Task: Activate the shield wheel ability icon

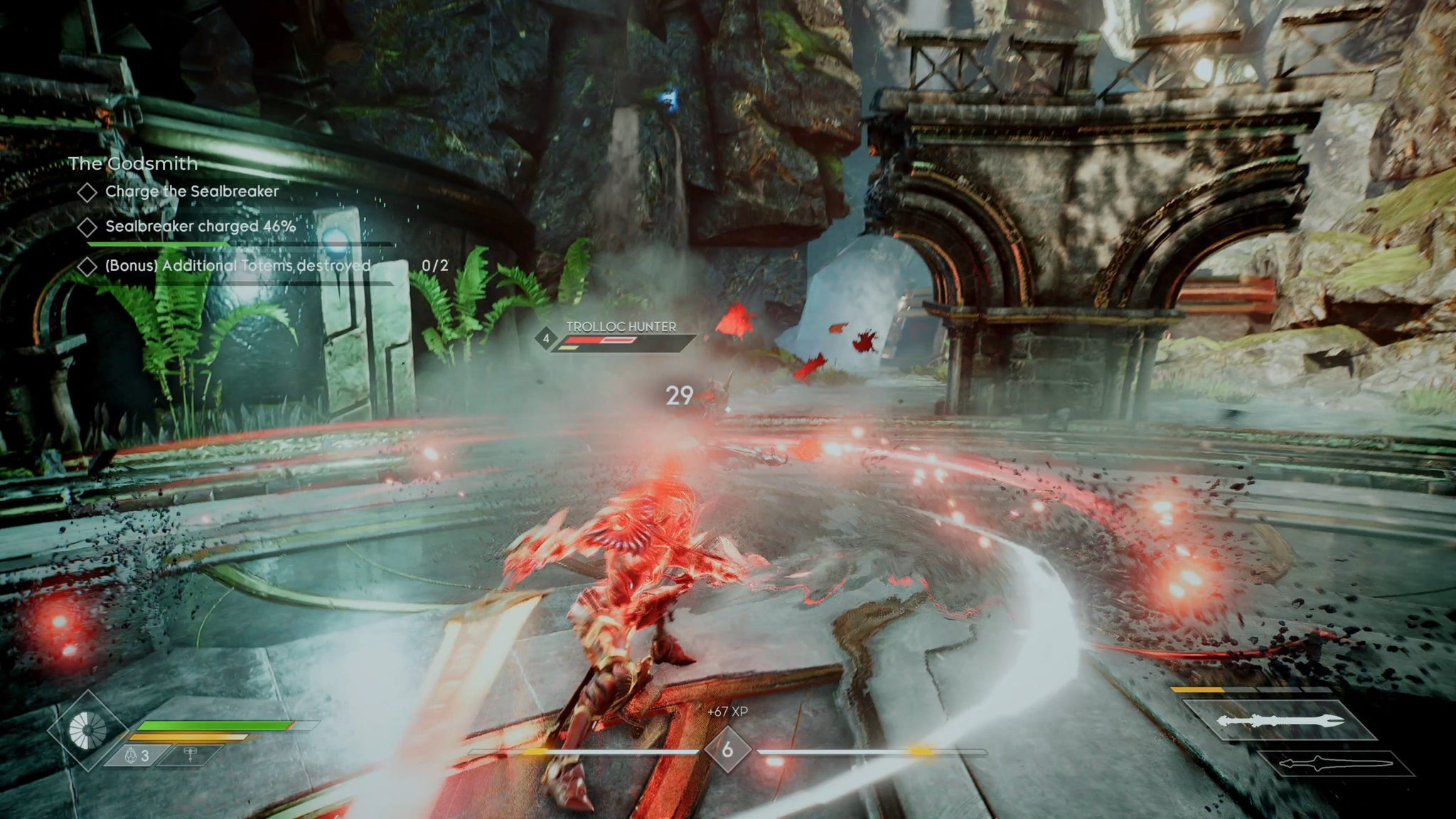Action: (87, 730)
